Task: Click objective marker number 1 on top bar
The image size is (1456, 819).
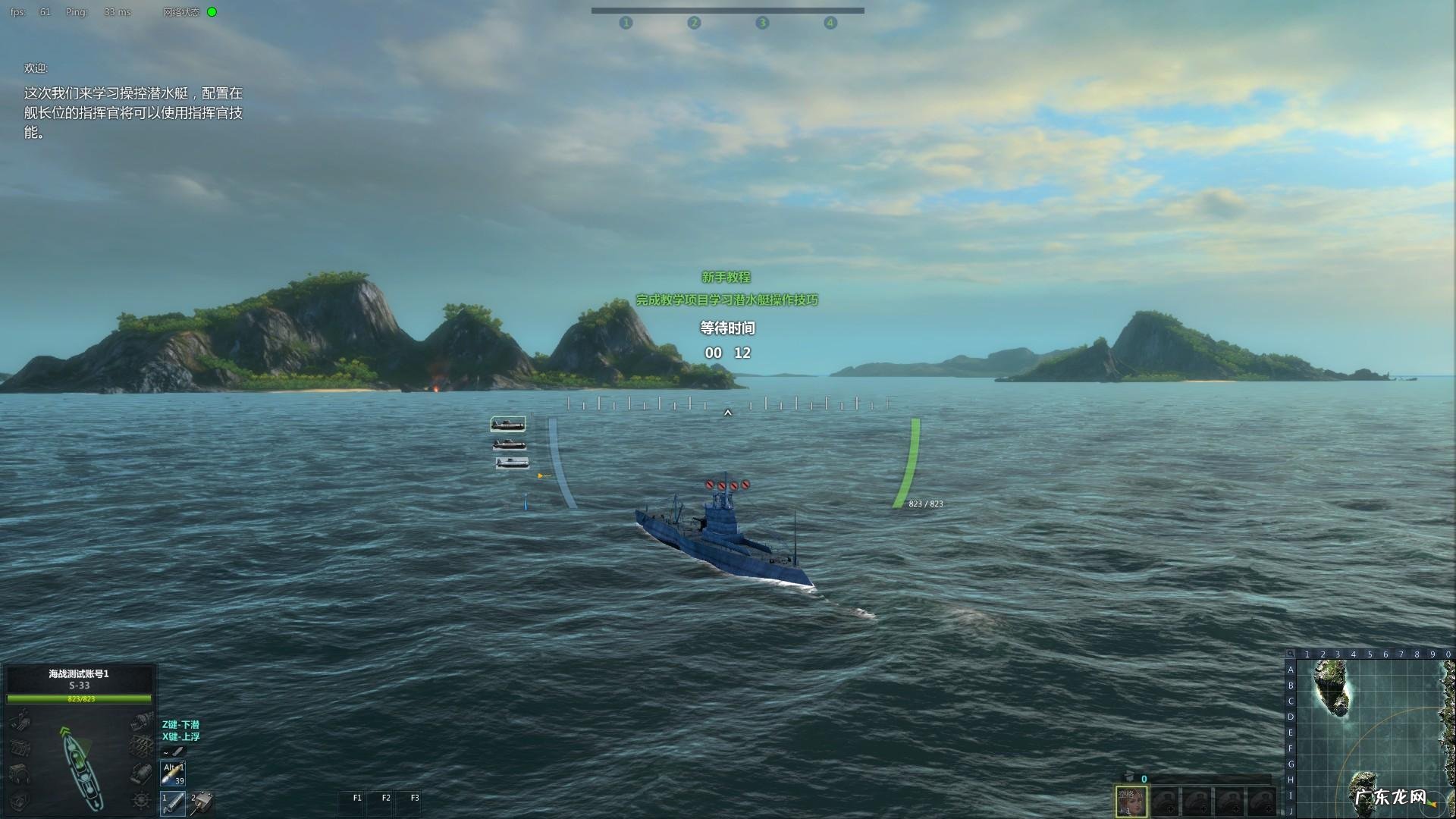Action: [x=626, y=23]
